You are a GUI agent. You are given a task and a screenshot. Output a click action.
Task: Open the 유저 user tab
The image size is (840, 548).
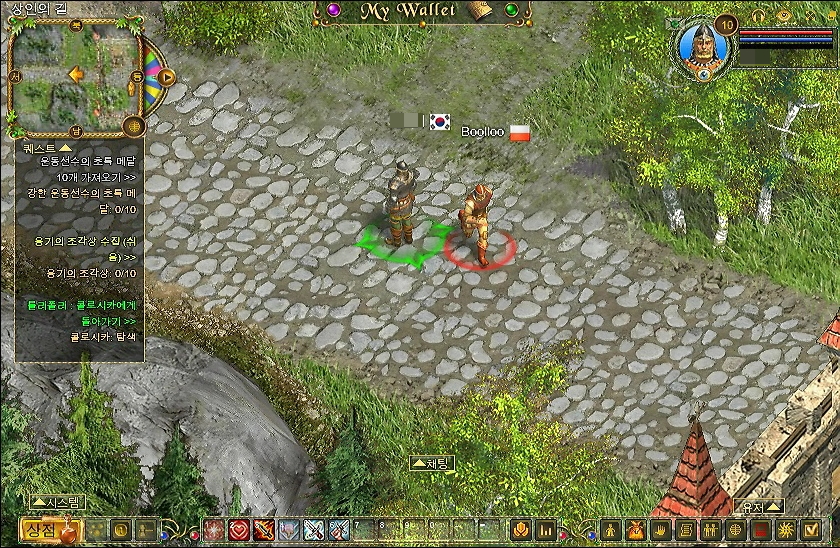(x=758, y=506)
